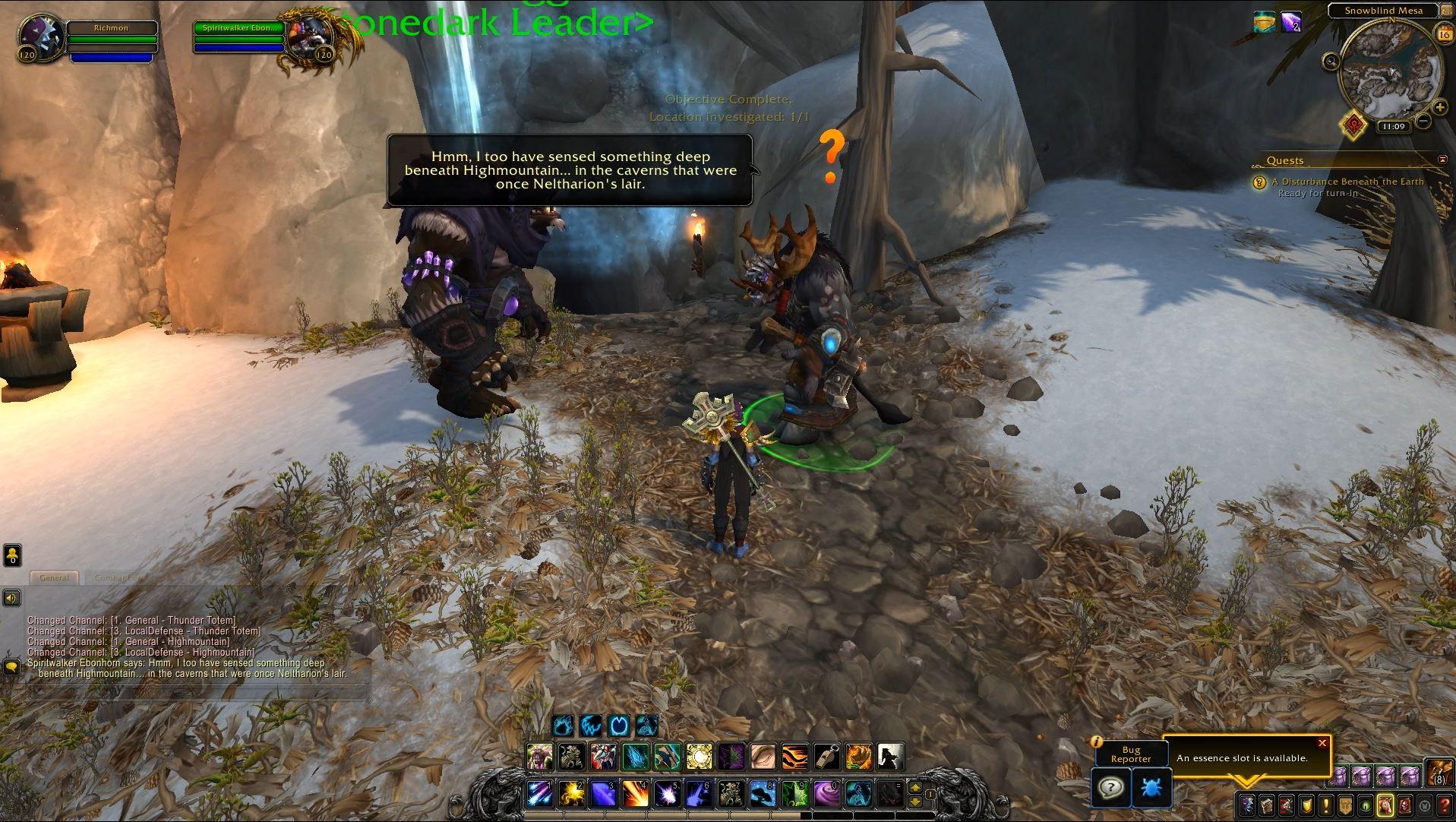Screen dimensions: 1456x822
Task: Open the blue bug reporter button
Action: coord(1151,788)
